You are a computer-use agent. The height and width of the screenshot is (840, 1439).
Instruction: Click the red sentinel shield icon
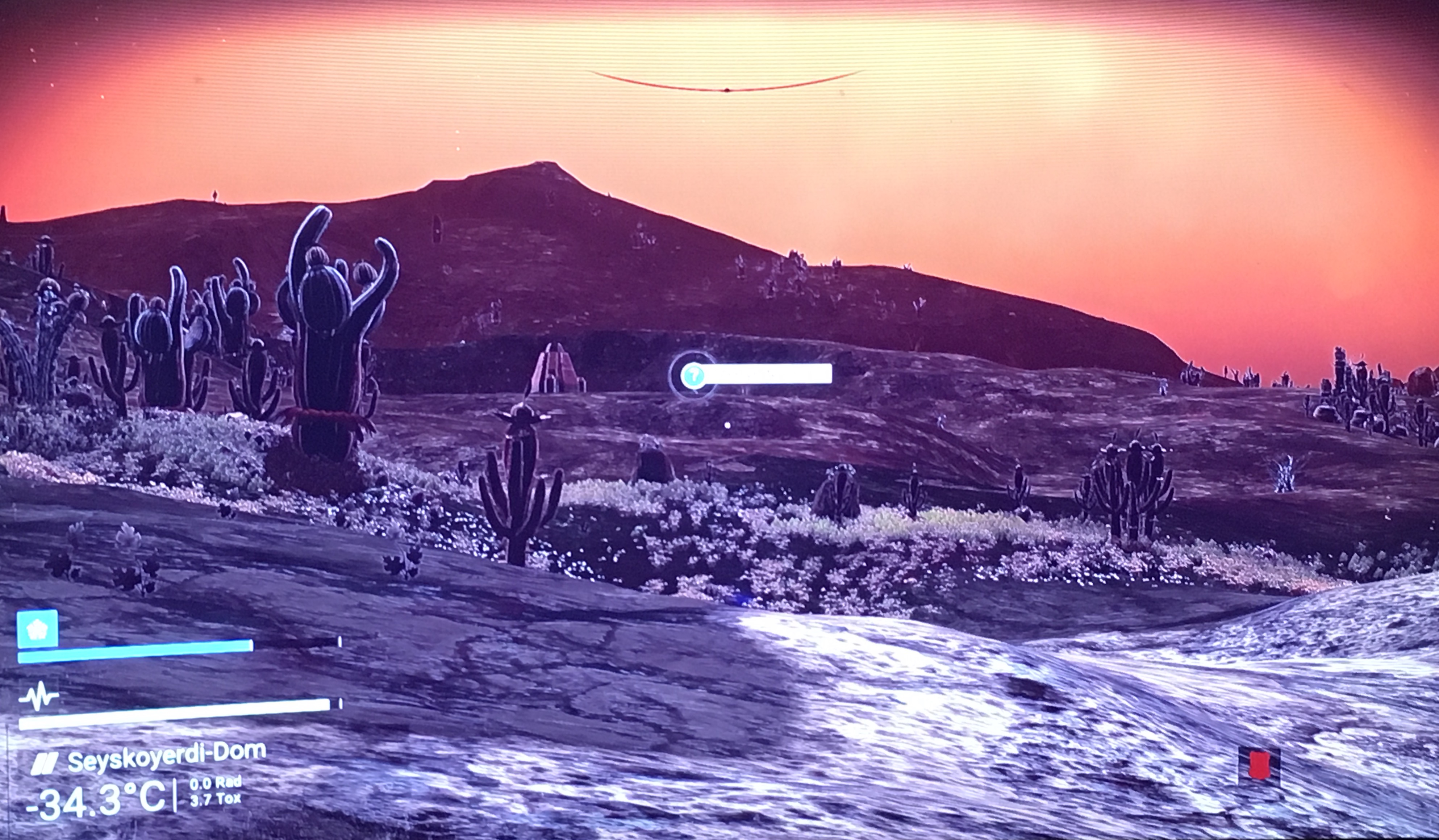1259,765
